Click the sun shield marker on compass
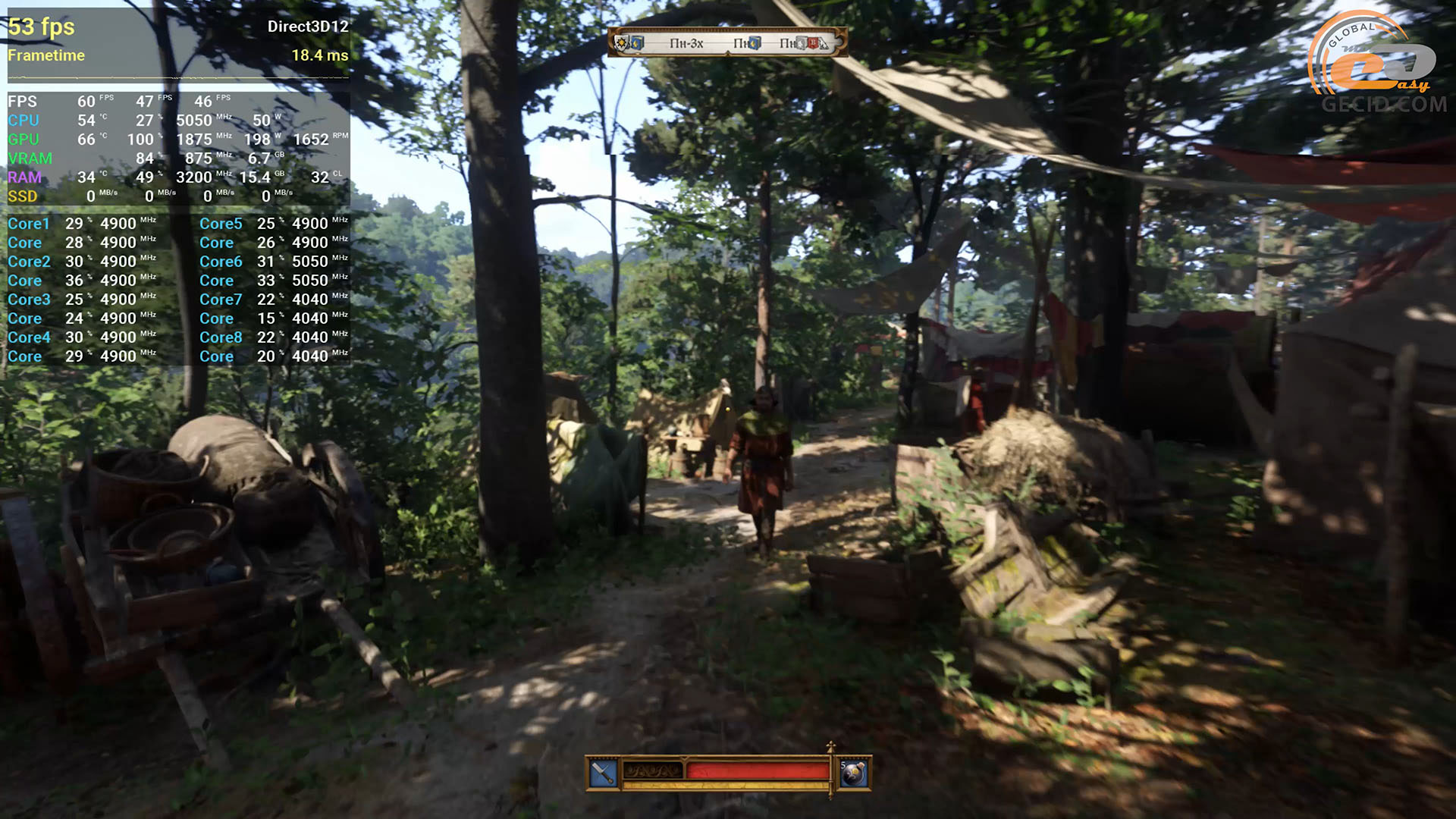The height and width of the screenshot is (819, 1456). pyautogui.click(x=623, y=42)
